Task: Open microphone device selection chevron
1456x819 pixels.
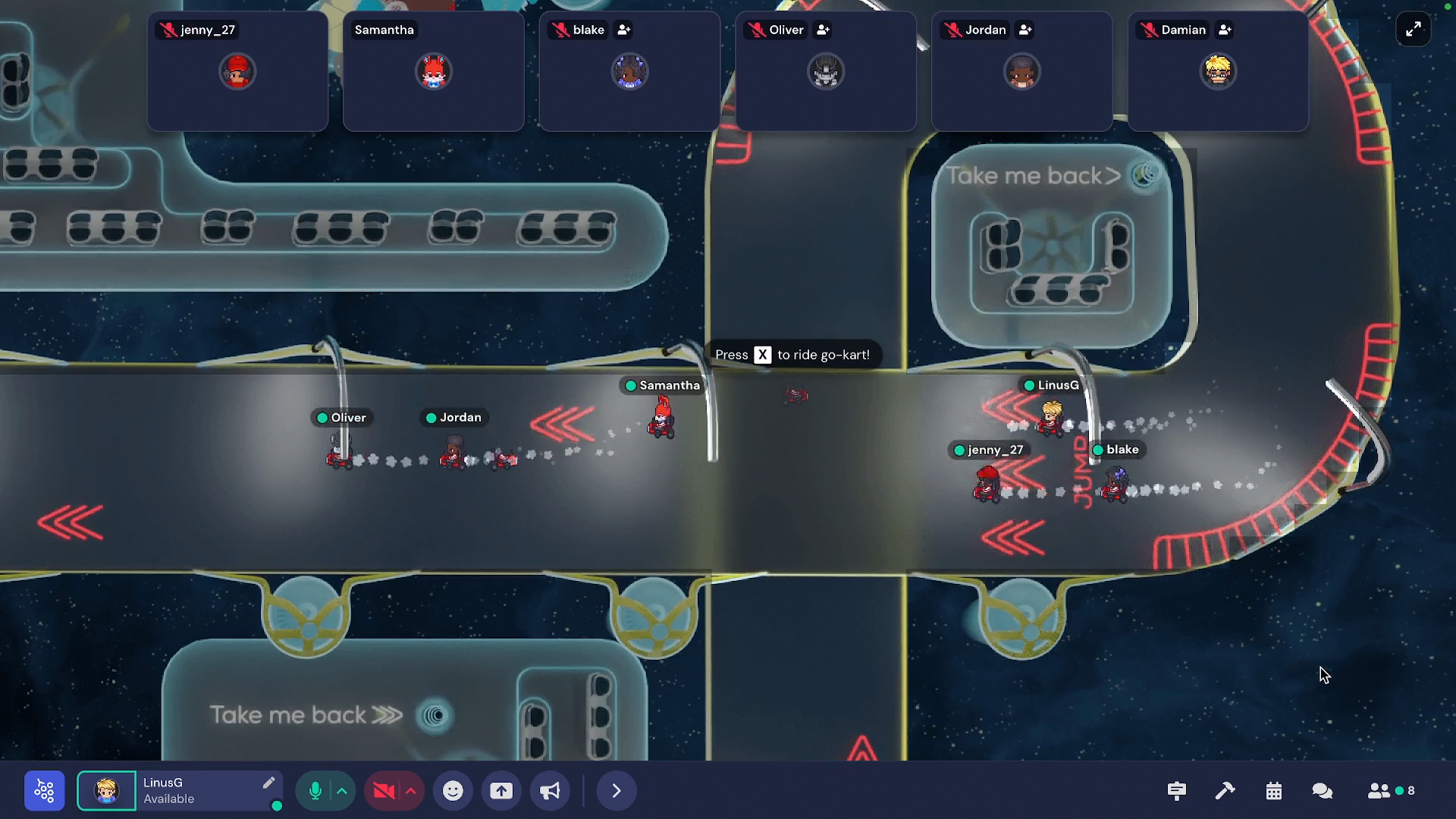Action: pos(343,791)
